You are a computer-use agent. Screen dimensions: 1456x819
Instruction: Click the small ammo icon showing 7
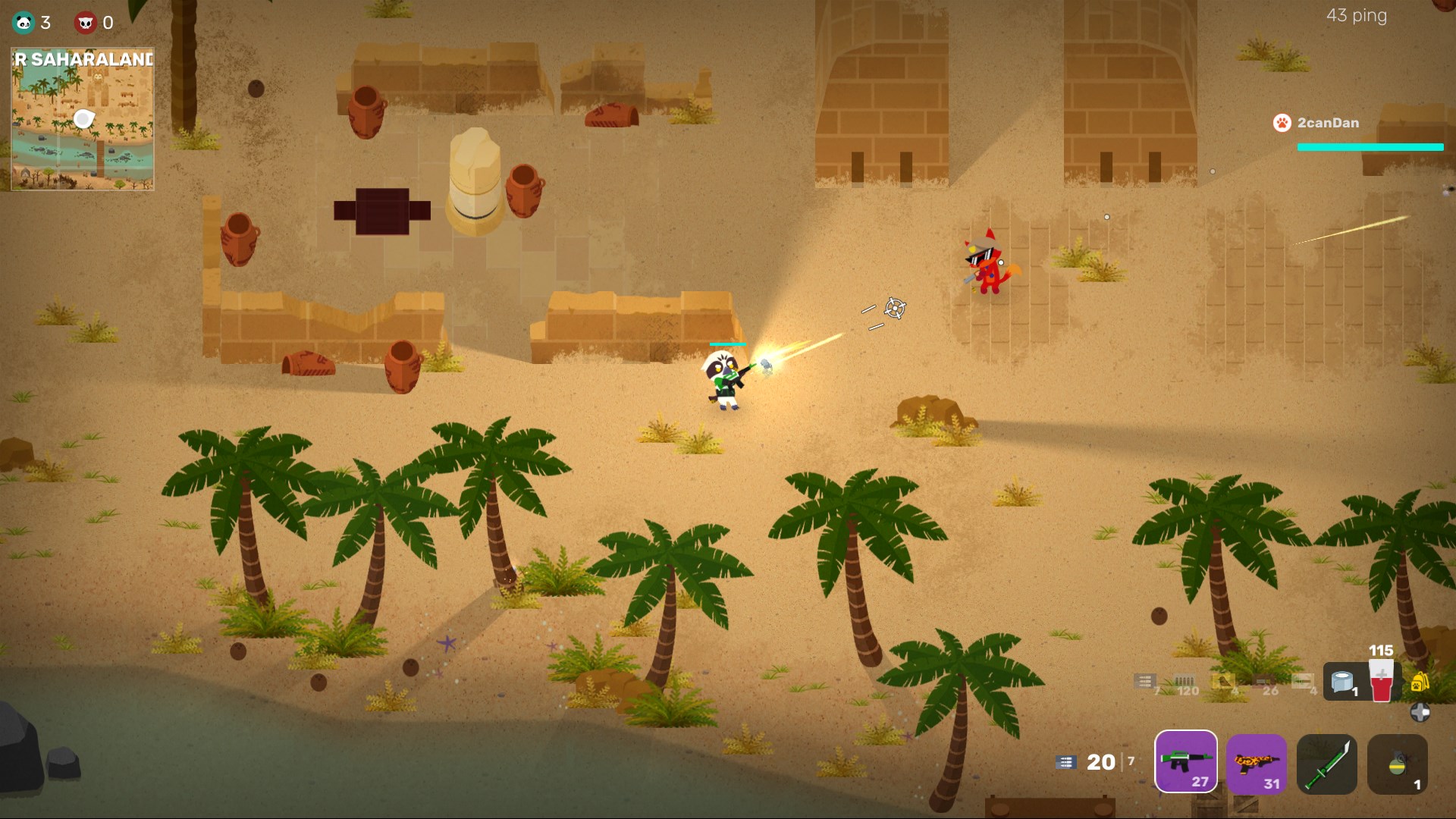[1144, 680]
